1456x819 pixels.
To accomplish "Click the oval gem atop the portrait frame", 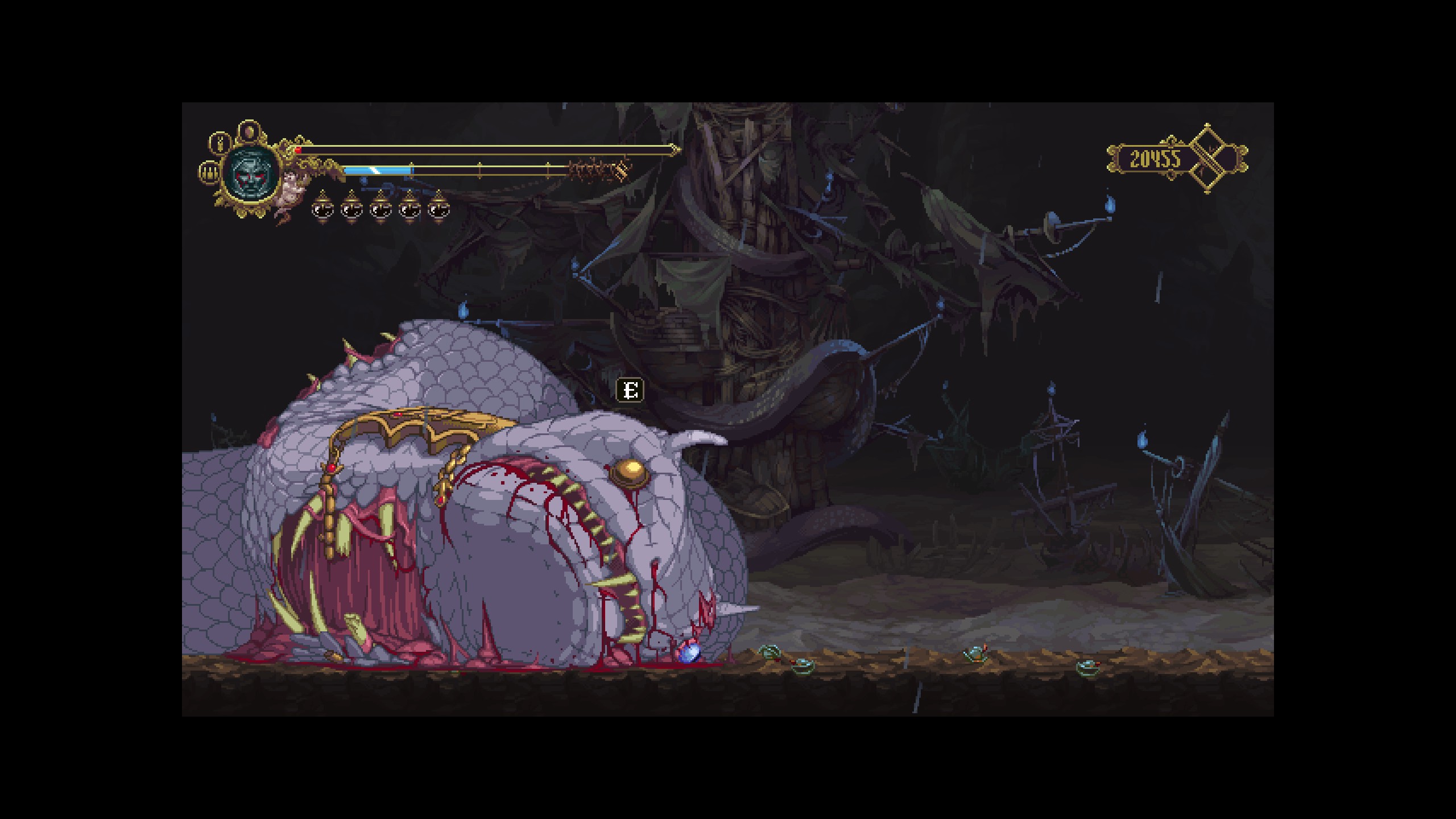I will click(x=249, y=130).
